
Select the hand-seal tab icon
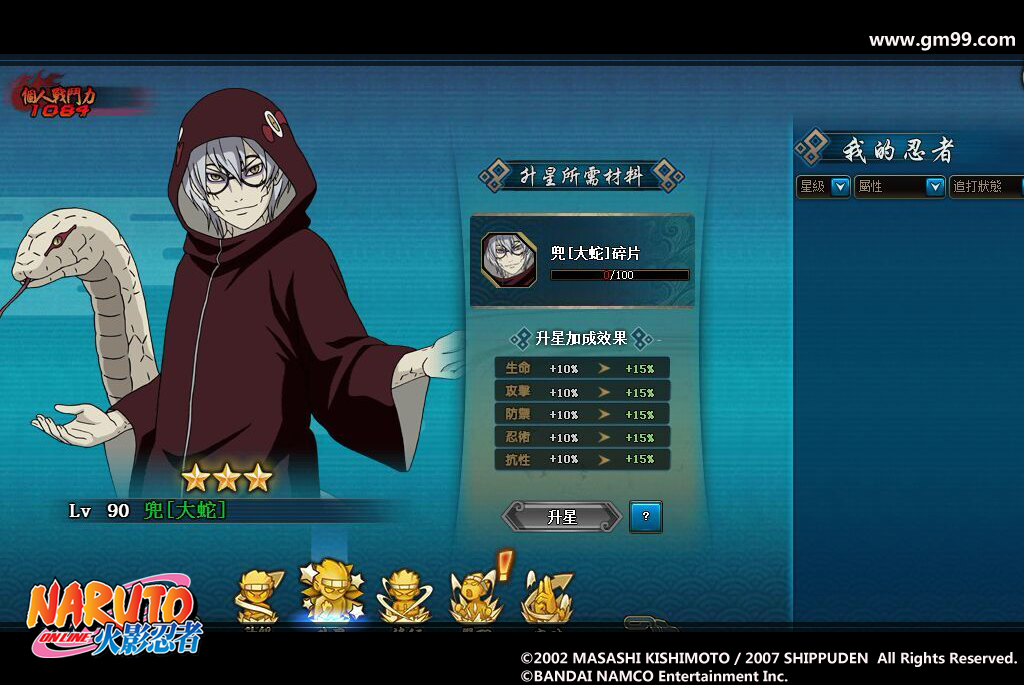546,597
